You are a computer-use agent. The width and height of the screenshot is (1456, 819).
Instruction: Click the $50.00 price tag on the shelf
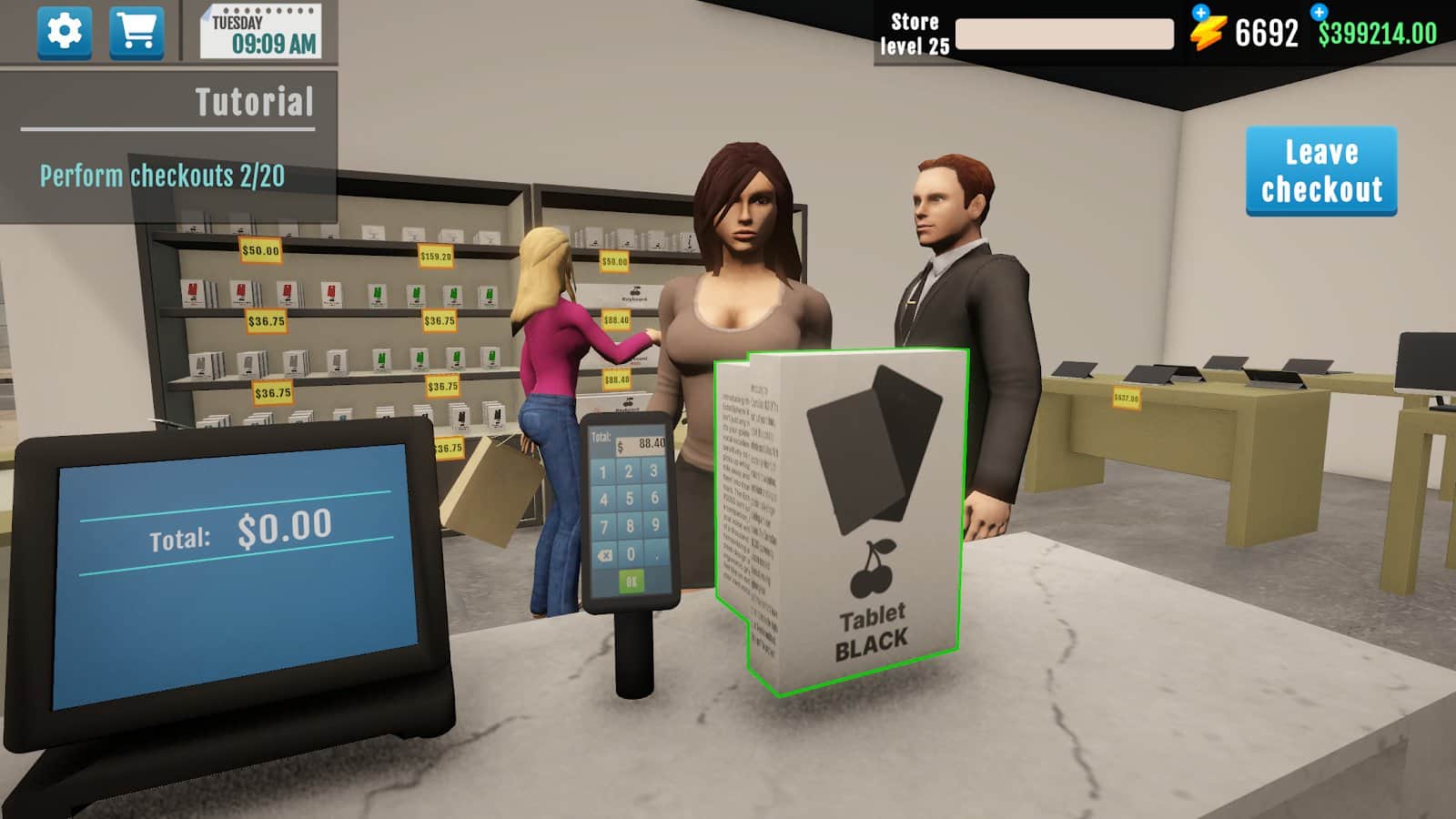pyautogui.click(x=258, y=248)
